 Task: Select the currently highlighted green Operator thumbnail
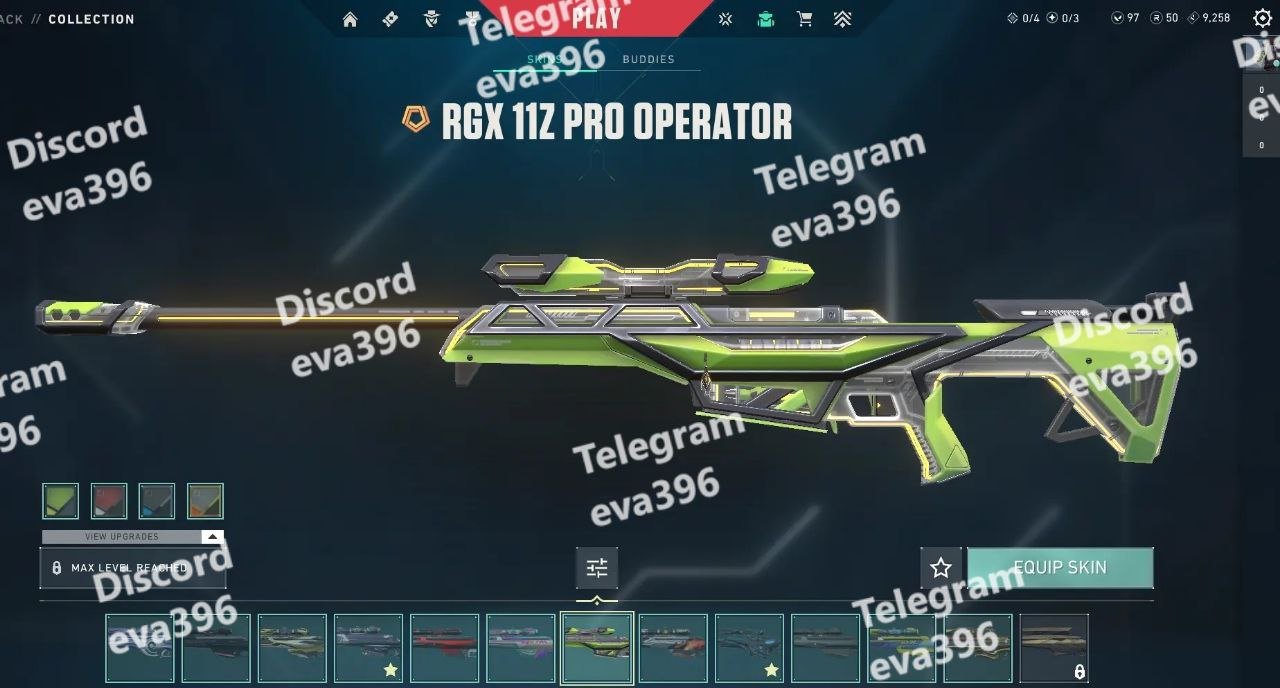point(597,648)
